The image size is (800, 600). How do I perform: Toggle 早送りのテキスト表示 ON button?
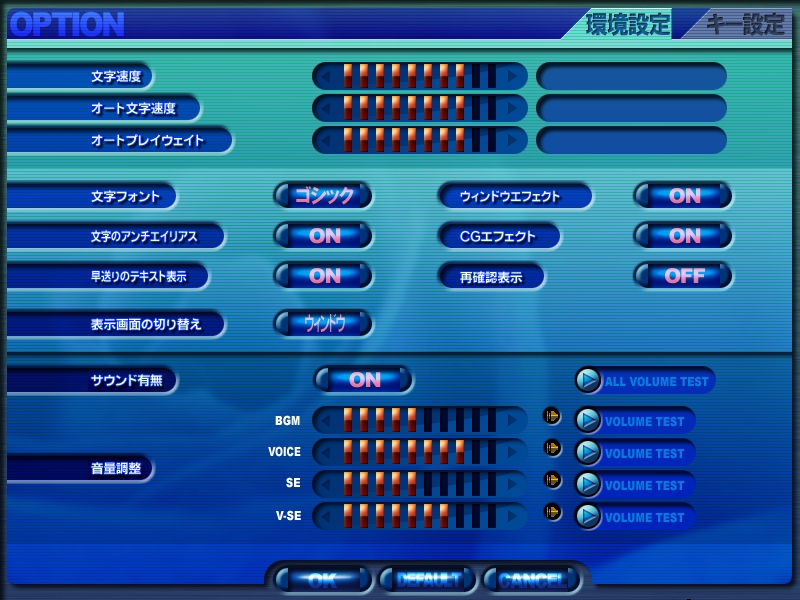[324, 276]
